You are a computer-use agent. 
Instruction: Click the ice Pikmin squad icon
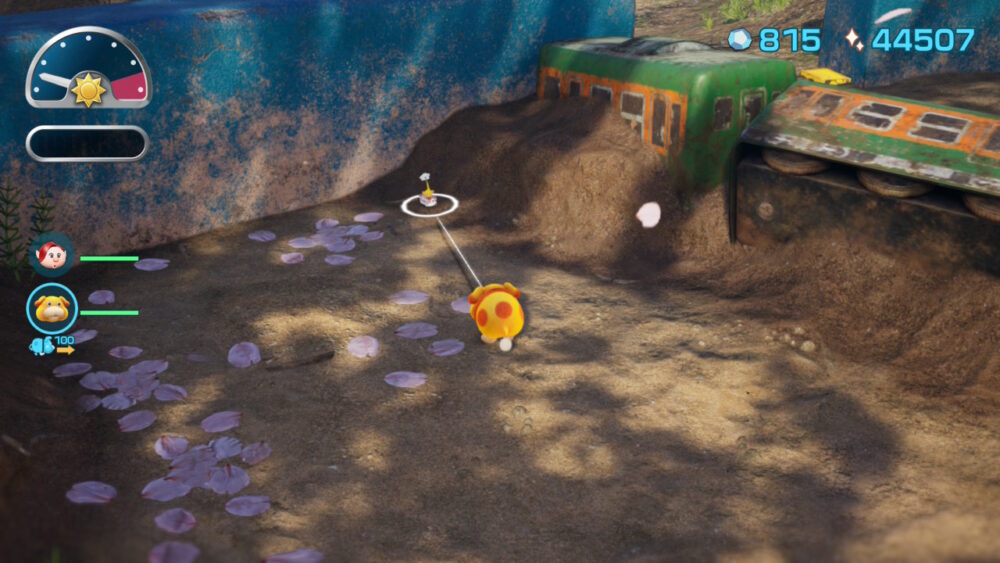(x=41, y=346)
